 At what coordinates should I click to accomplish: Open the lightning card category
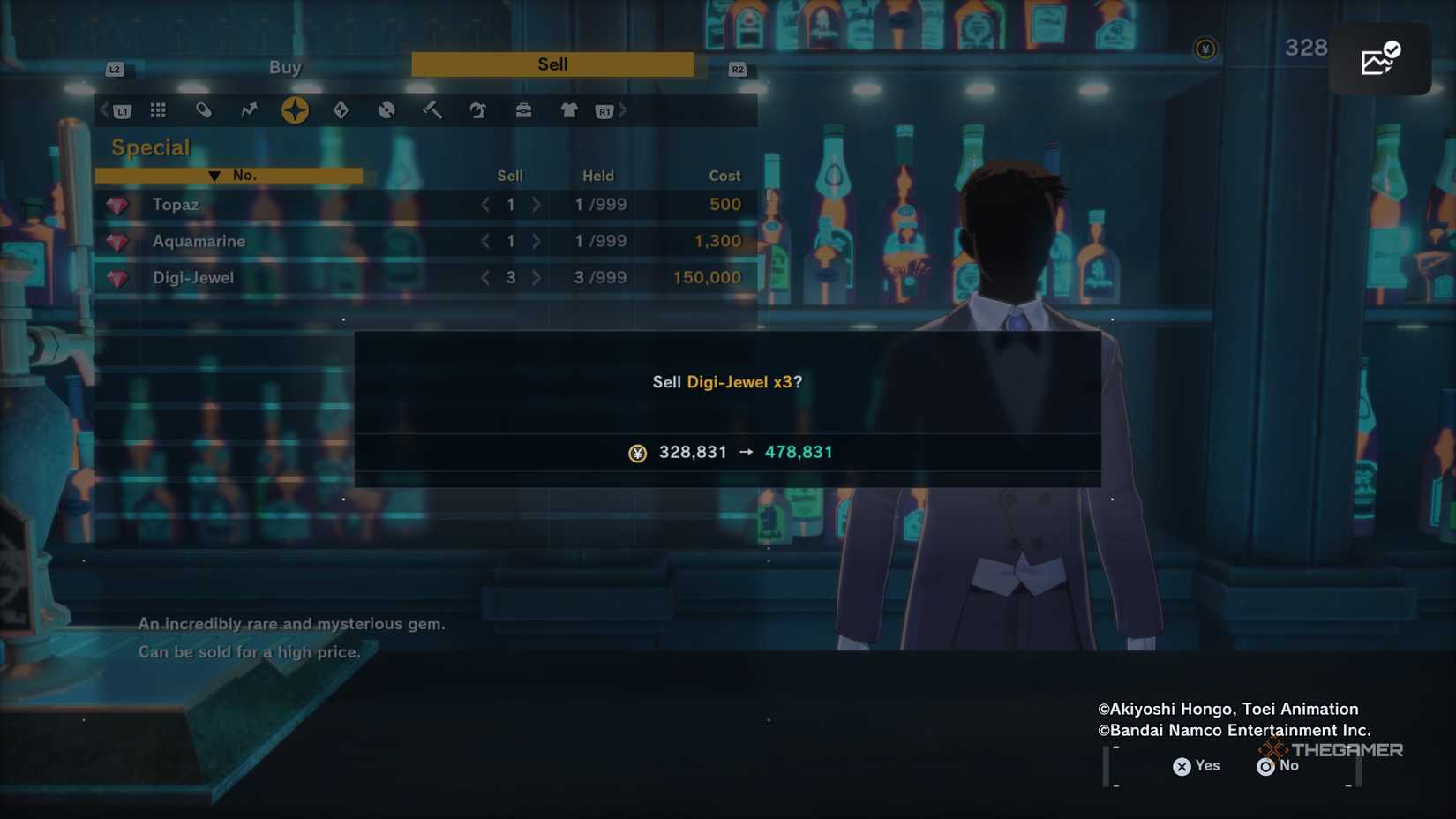[x=341, y=110]
